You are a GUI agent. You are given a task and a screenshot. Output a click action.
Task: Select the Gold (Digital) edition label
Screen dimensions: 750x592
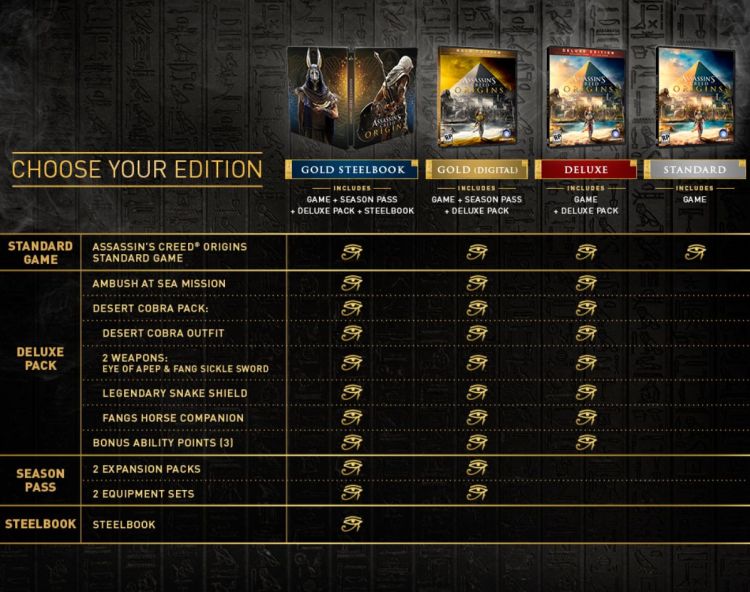[476, 170]
